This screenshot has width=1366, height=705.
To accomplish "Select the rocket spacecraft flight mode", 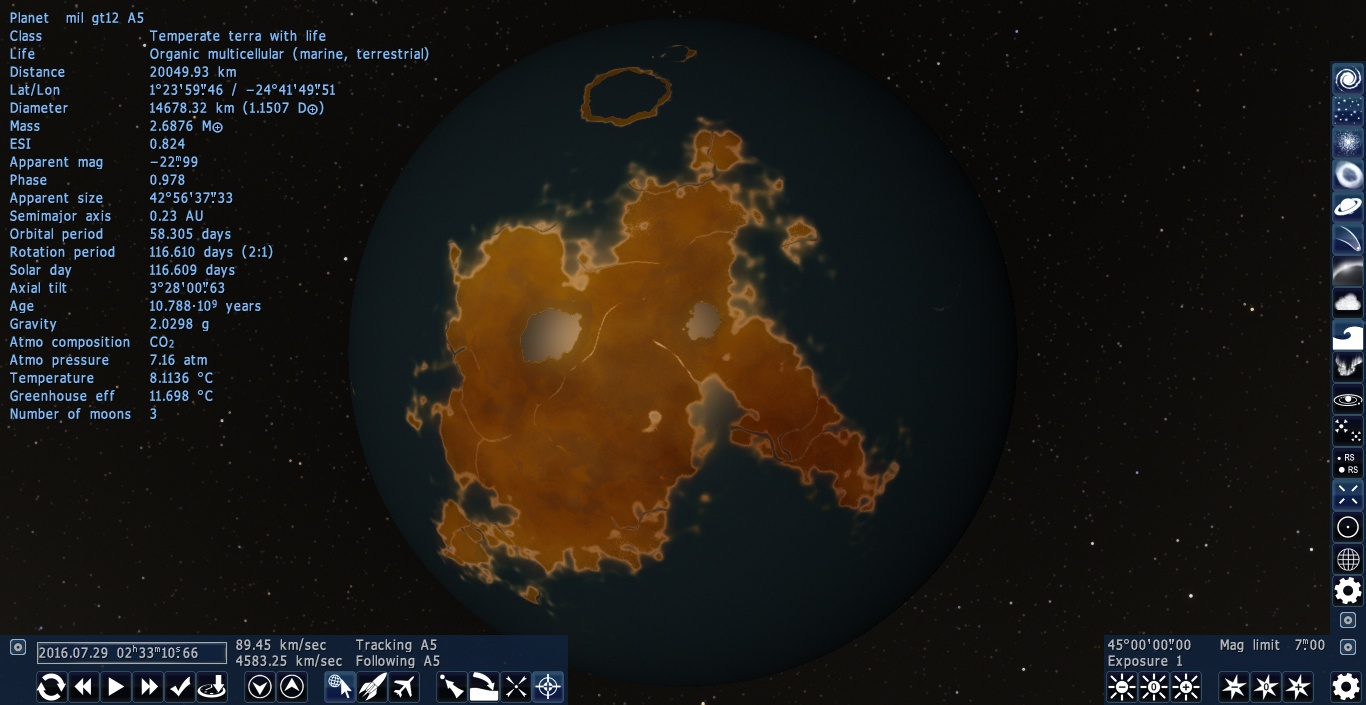I will (372, 687).
